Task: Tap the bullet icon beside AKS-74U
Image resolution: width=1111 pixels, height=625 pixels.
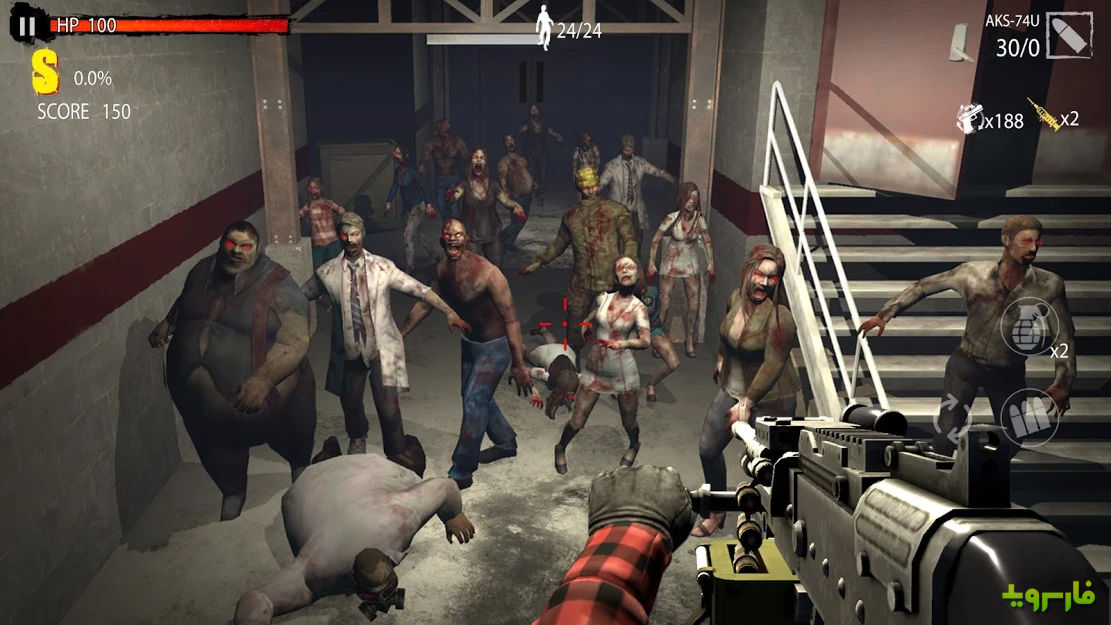Action: 1068,35
